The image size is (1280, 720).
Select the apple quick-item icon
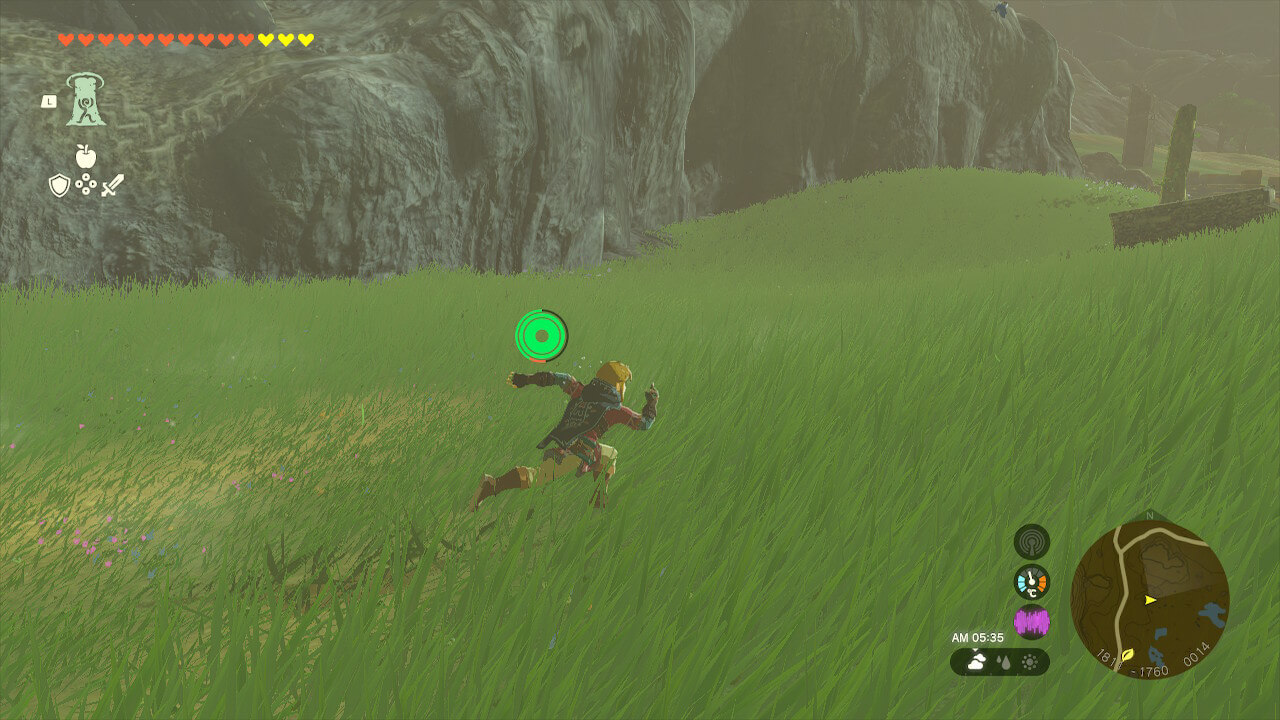click(85, 157)
